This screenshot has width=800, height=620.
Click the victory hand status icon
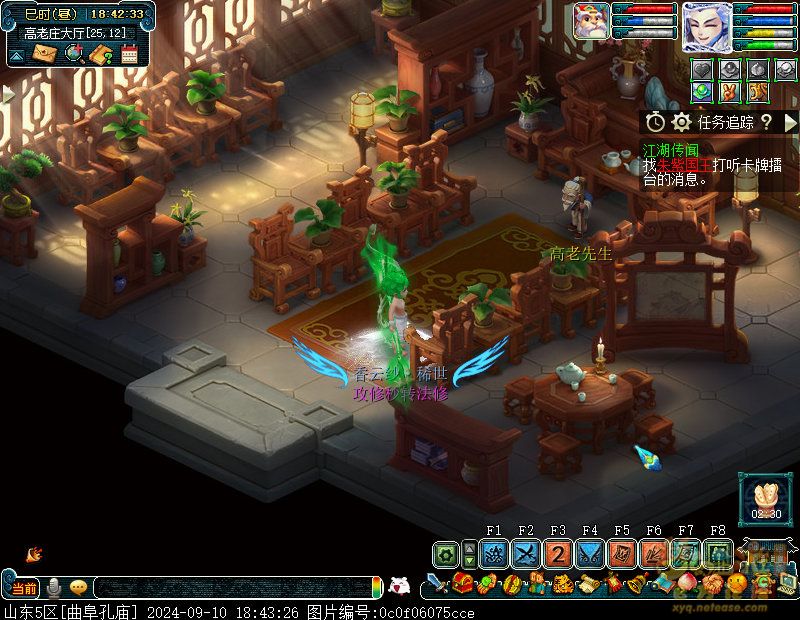click(730, 92)
